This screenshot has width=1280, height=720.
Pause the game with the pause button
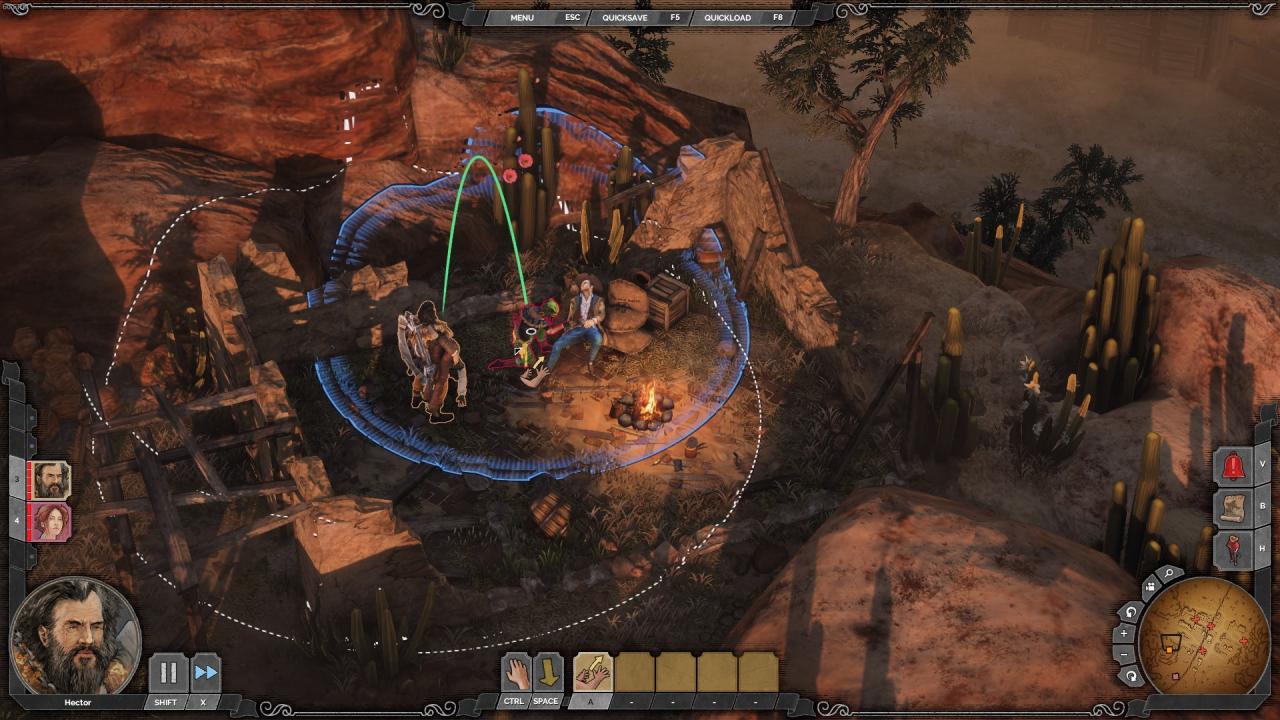tap(167, 672)
